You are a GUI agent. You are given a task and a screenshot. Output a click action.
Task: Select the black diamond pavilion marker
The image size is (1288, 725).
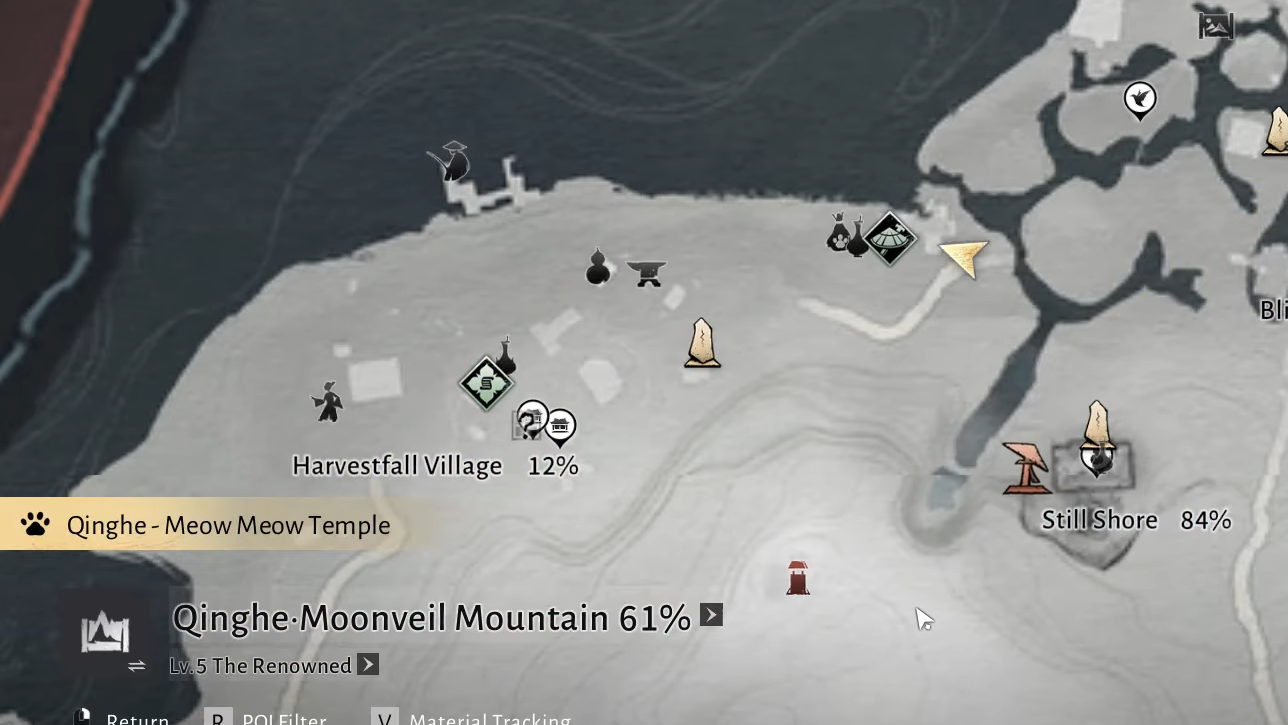[x=889, y=238]
